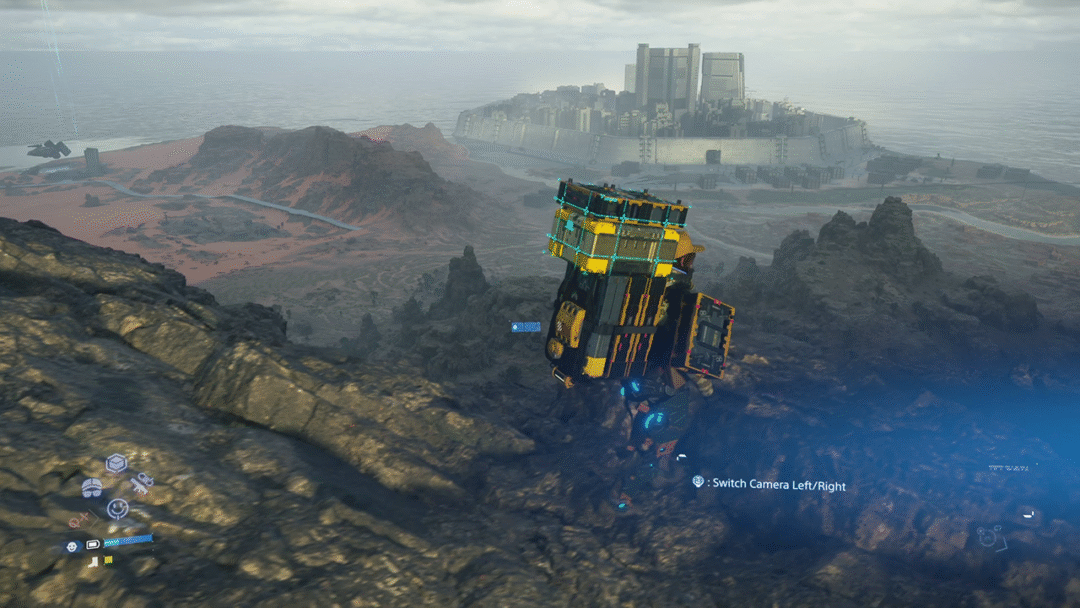Screen dimensions: 1080x608
Task: Choose the tools and weapons icon
Action: pos(142,484)
